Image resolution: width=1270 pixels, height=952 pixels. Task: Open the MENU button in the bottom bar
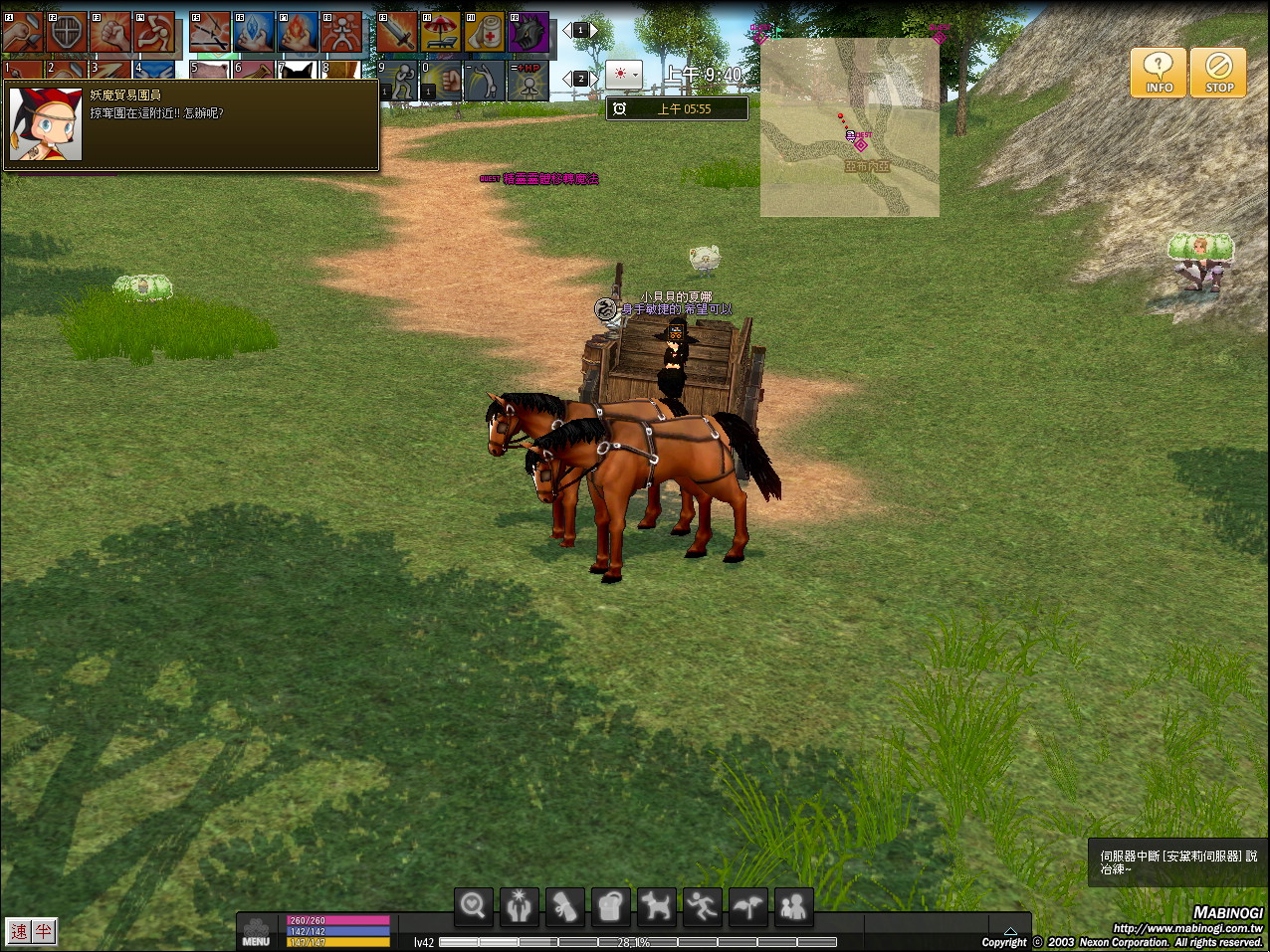point(256,932)
